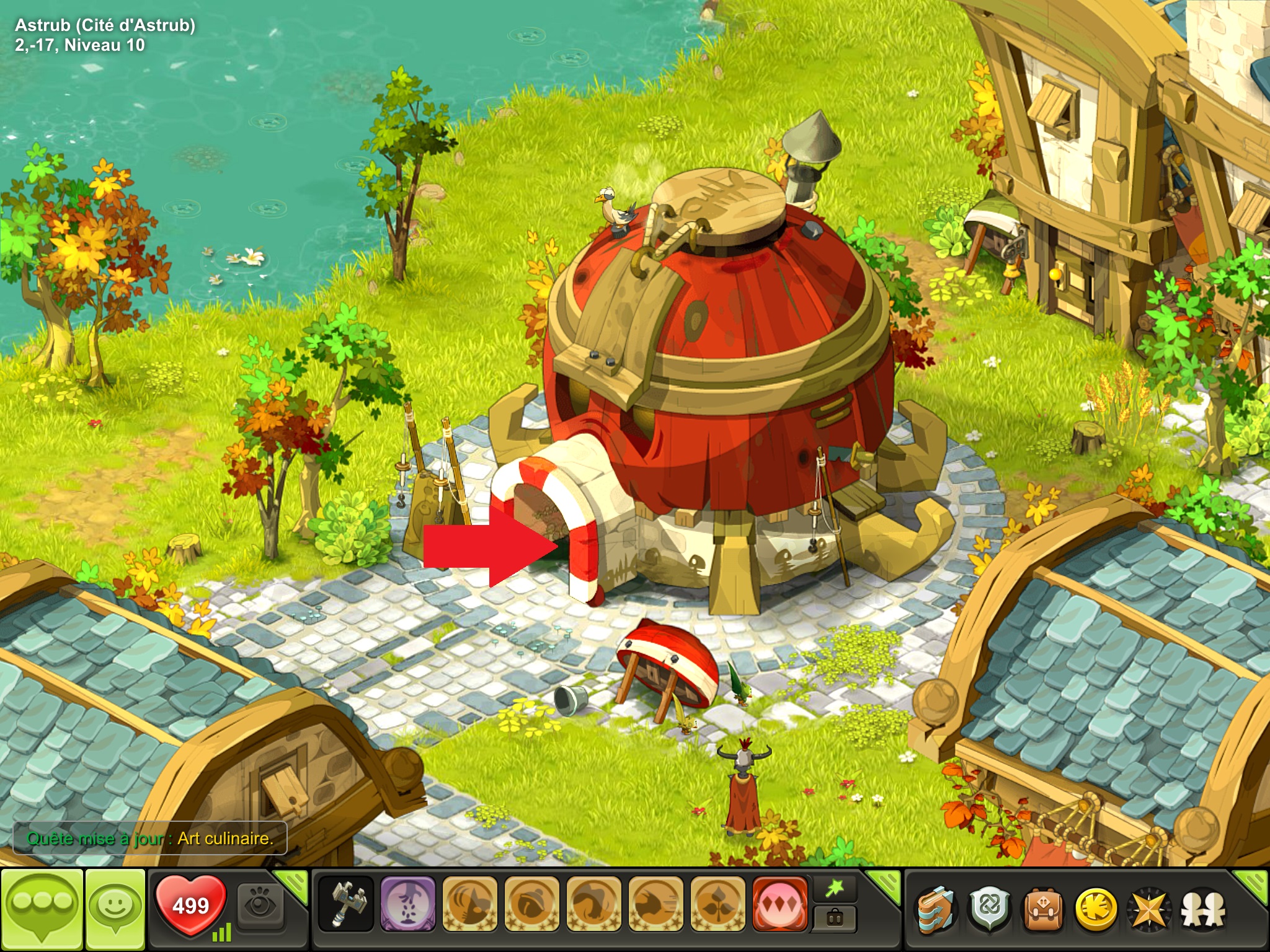
Task: Activate the bell spell icon
Action: tap(531, 905)
